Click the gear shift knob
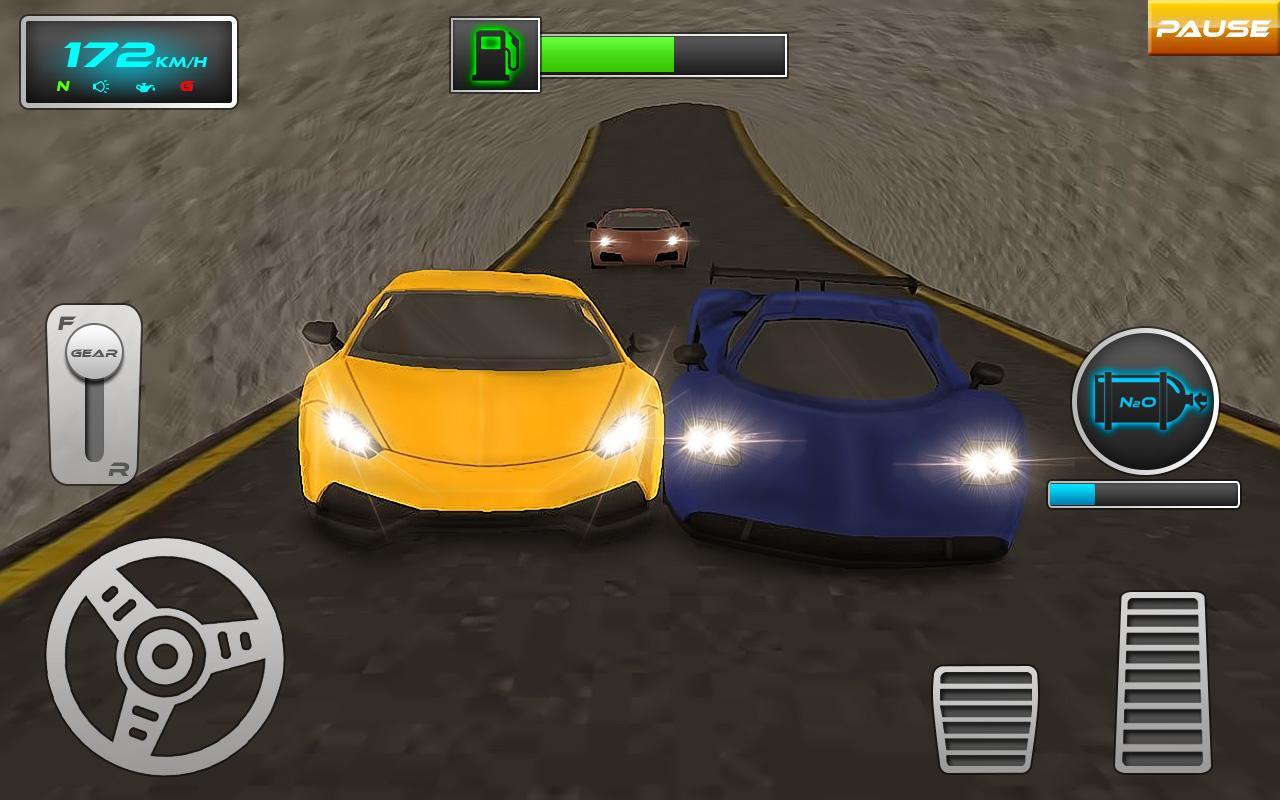 pyautogui.click(x=94, y=352)
